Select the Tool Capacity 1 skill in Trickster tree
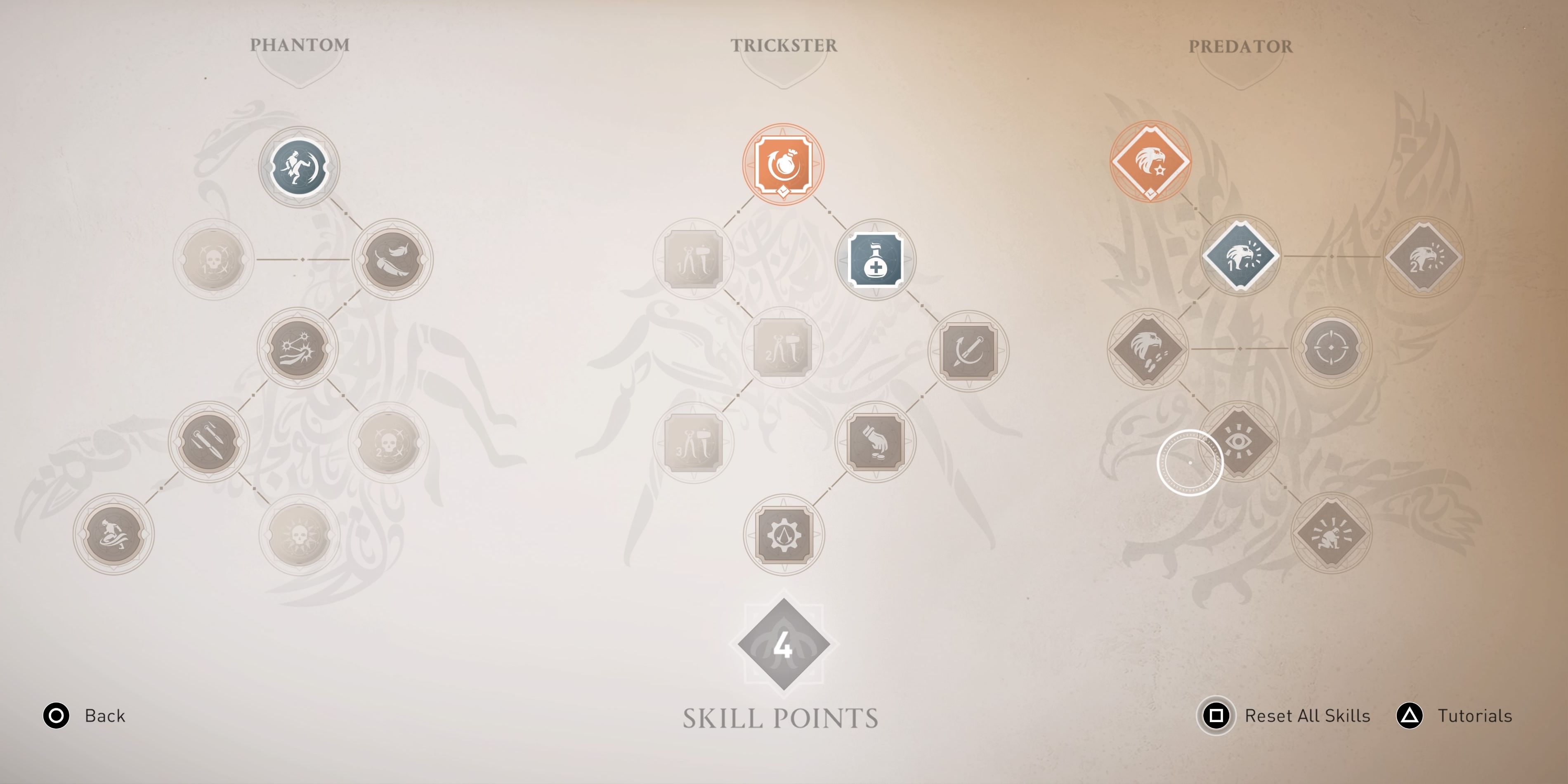This screenshot has height=784, width=1568. [694, 259]
